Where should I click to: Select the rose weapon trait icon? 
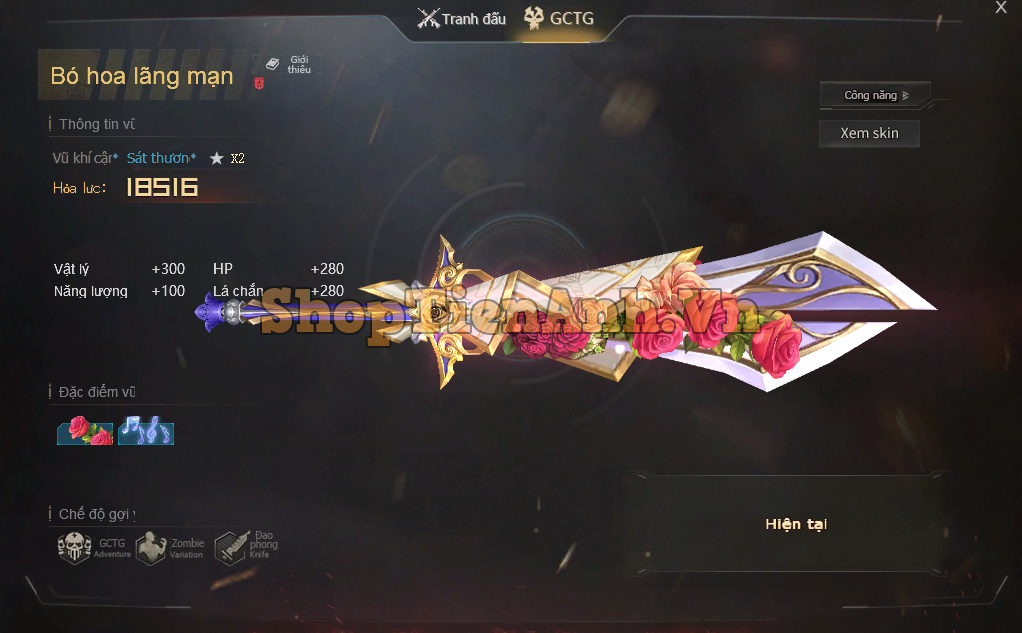coord(85,431)
